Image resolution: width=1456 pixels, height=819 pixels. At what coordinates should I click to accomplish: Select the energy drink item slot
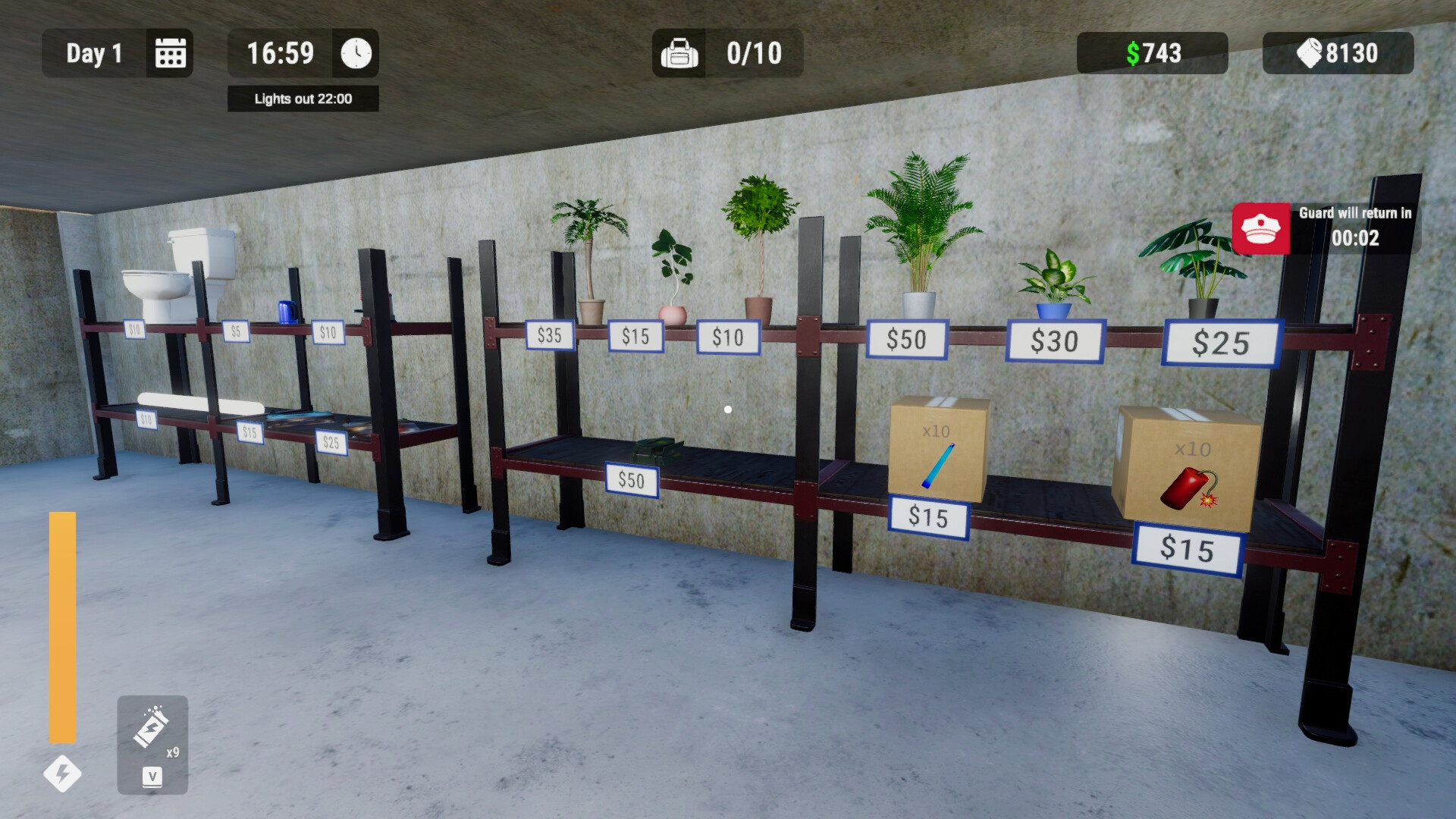click(x=152, y=743)
